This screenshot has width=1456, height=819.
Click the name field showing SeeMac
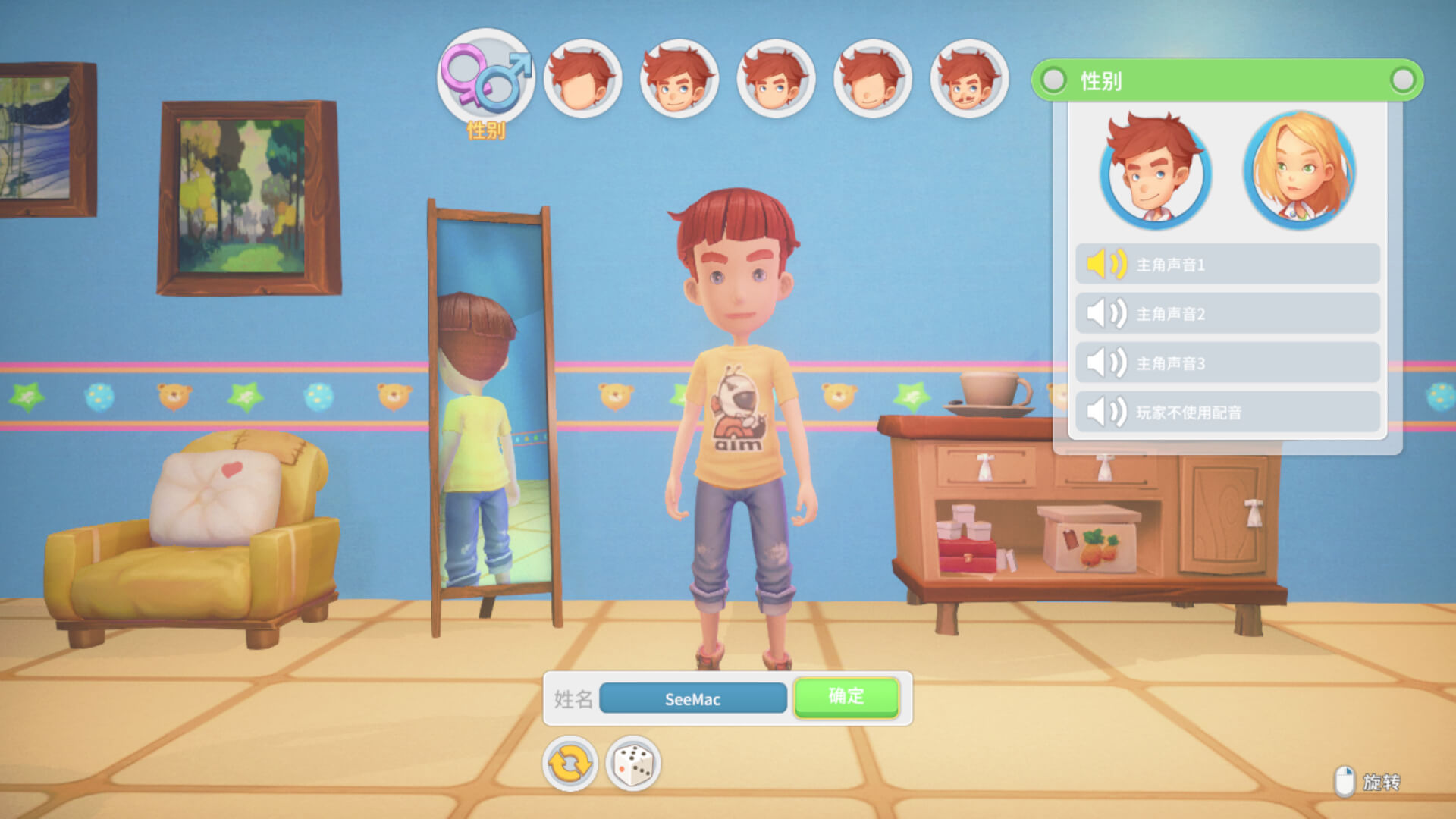coord(692,698)
